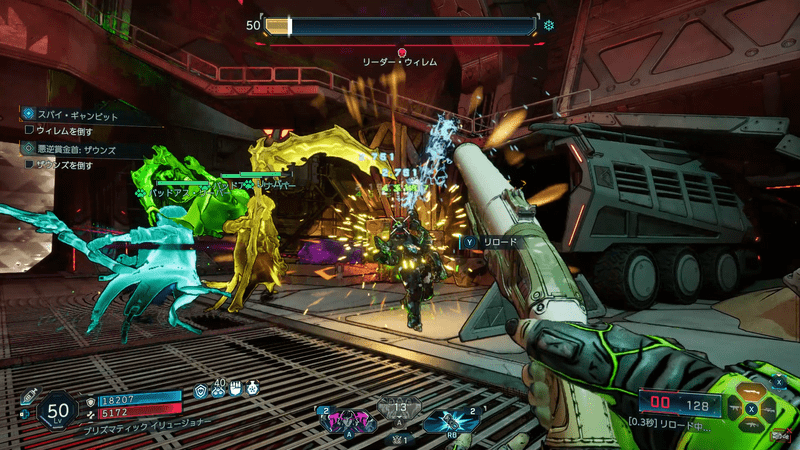Select the 悪逆賞金首: ザウンズ bounty tracker entry
The image size is (800, 450).
(x=70, y=148)
